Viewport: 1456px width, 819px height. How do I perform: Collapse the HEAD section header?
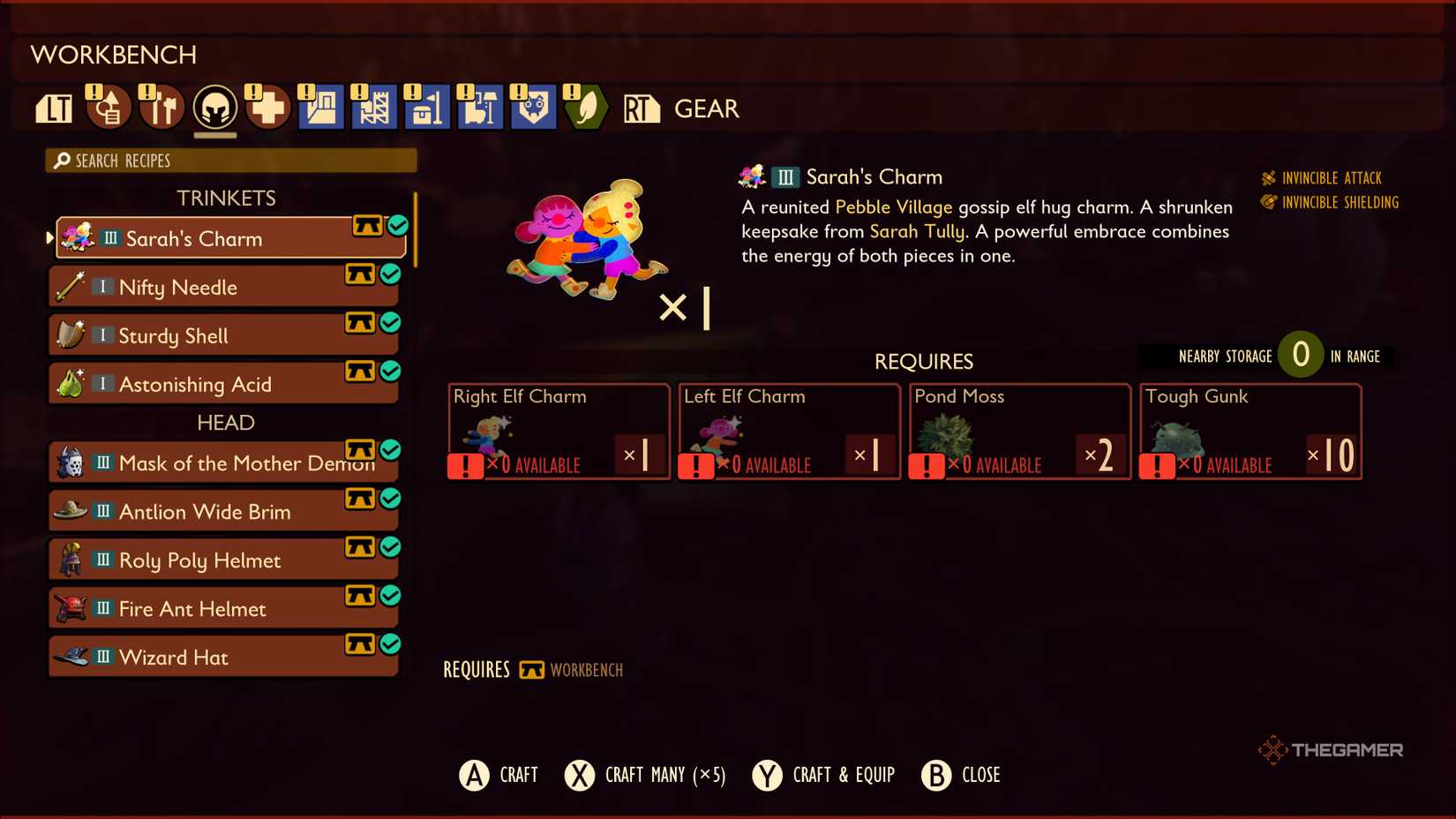pos(228,423)
